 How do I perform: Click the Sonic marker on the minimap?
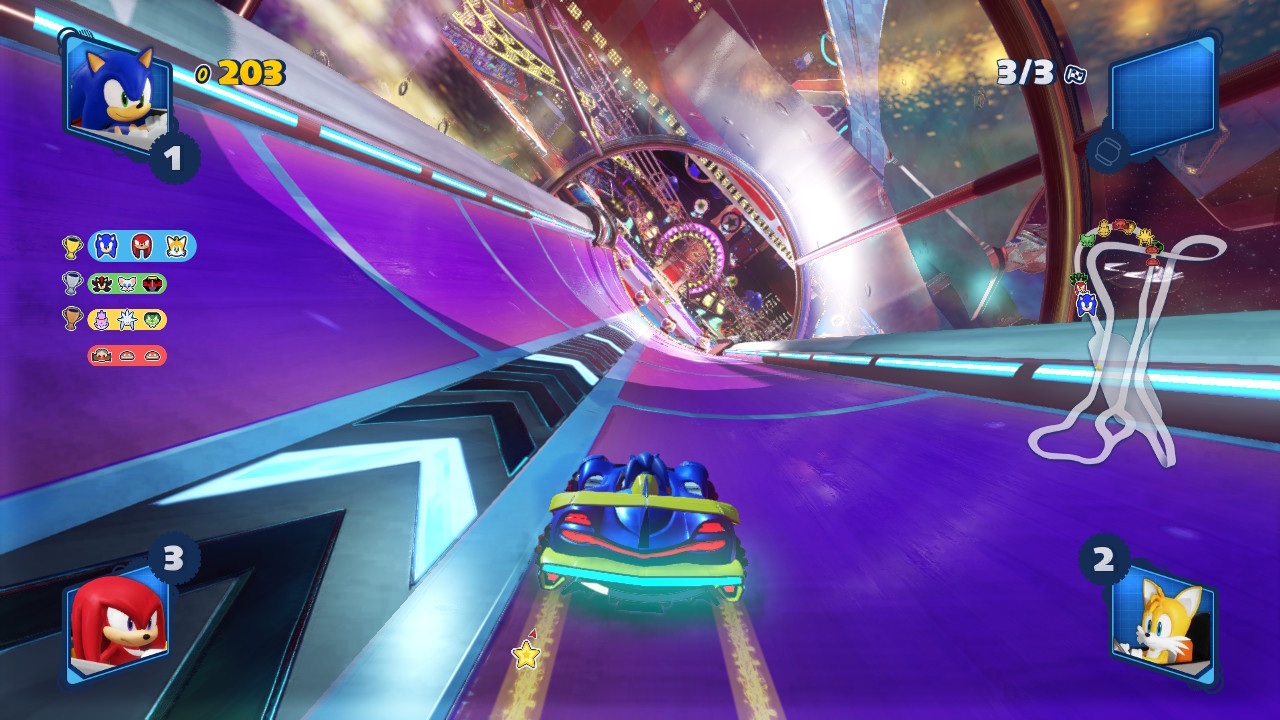click(x=1087, y=304)
